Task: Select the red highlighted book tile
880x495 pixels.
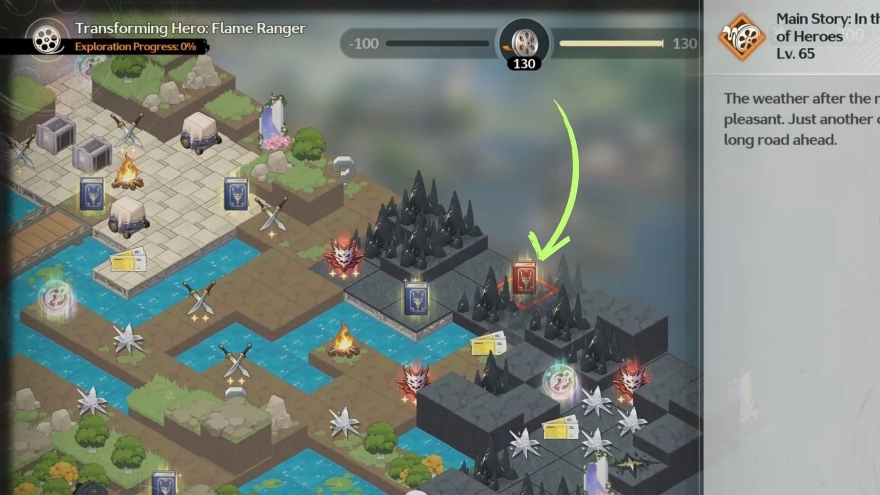Action: tap(525, 278)
